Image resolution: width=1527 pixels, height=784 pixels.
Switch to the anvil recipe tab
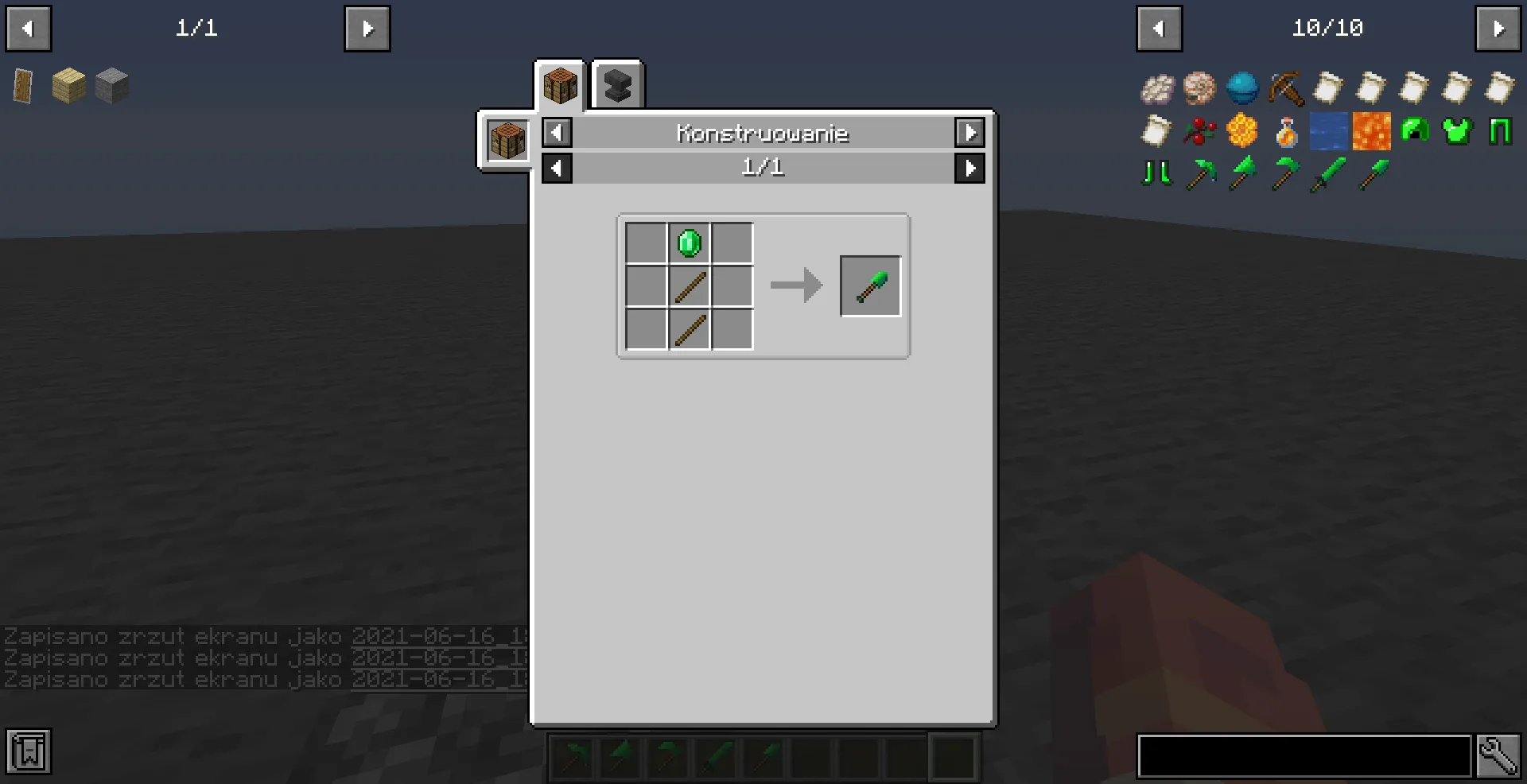(x=617, y=84)
